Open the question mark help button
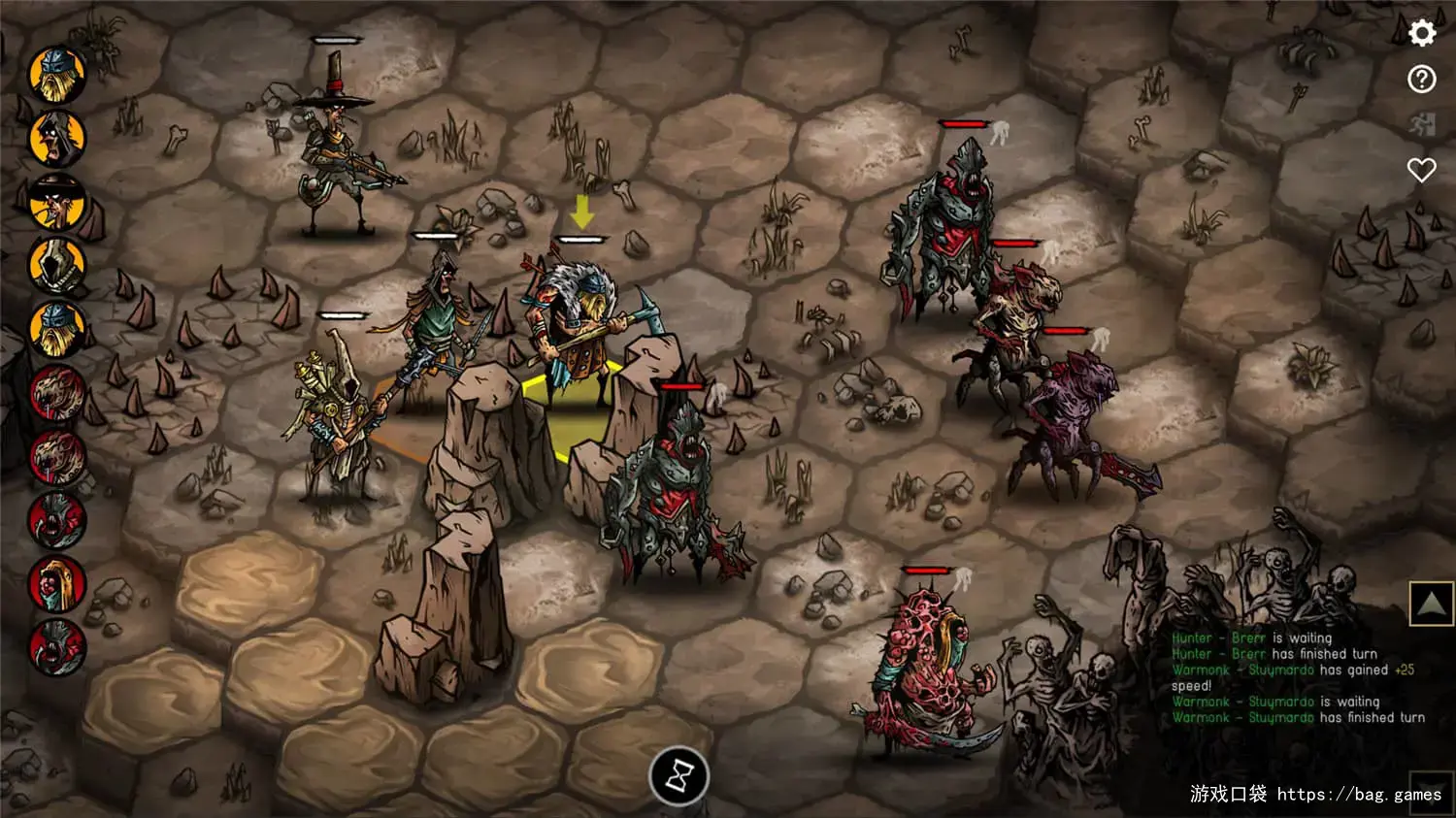This screenshot has width=1456, height=818. click(1422, 79)
